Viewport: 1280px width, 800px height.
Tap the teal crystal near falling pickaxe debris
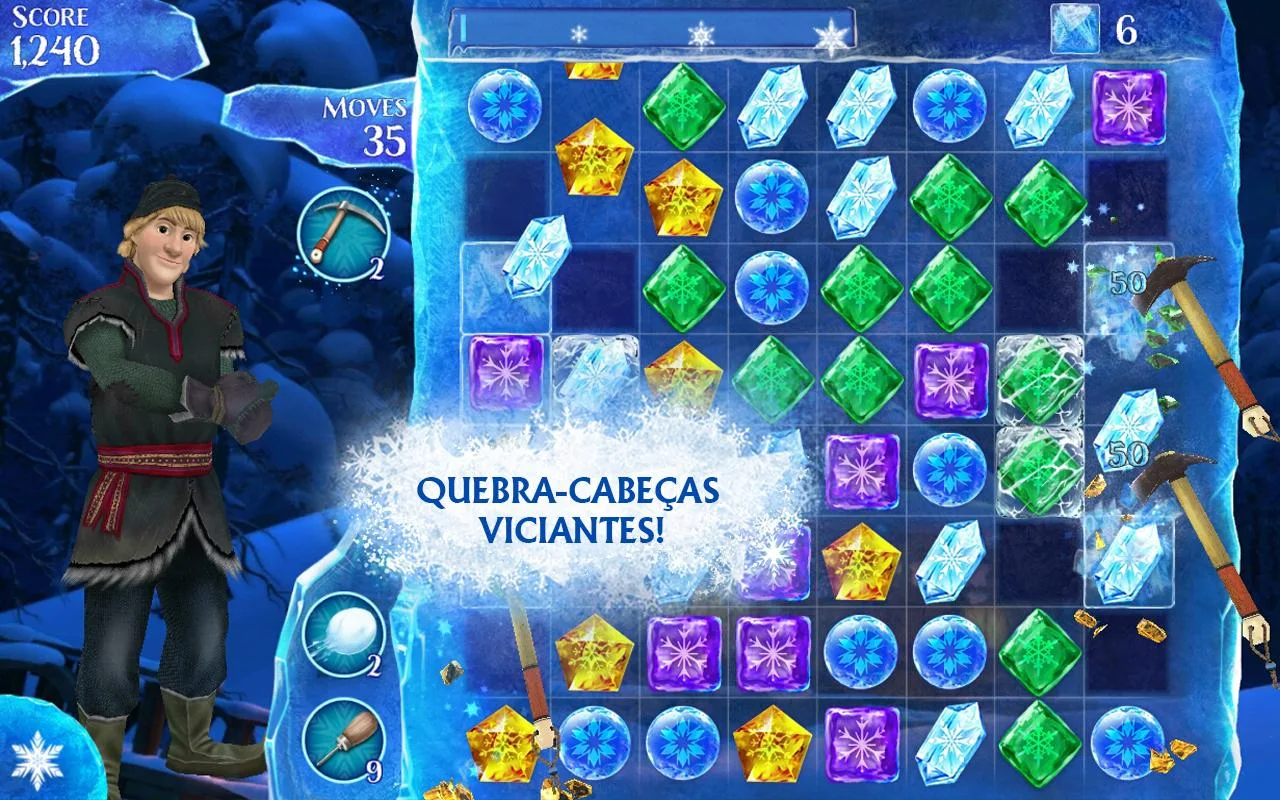coord(1128,565)
